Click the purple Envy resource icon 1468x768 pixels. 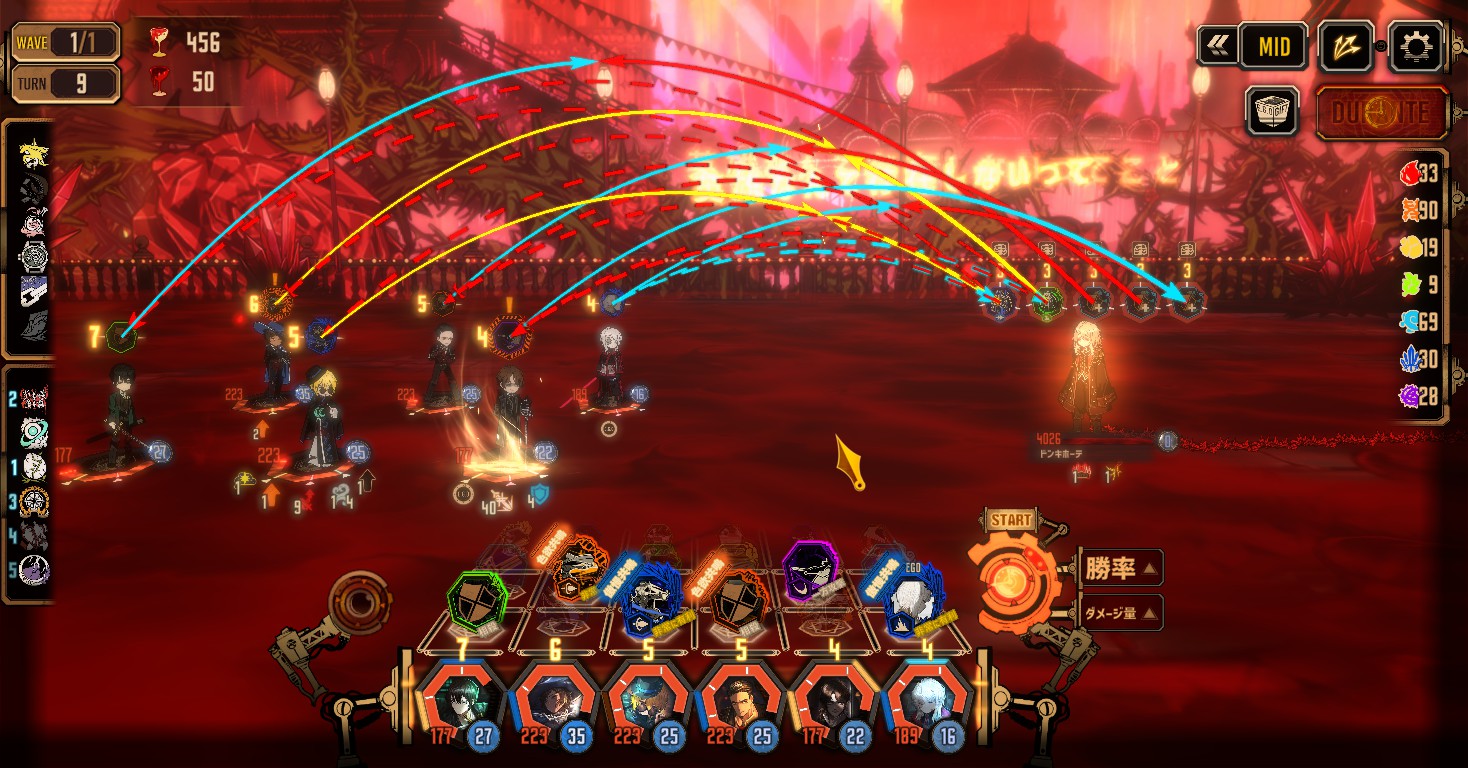[1409, 396]
